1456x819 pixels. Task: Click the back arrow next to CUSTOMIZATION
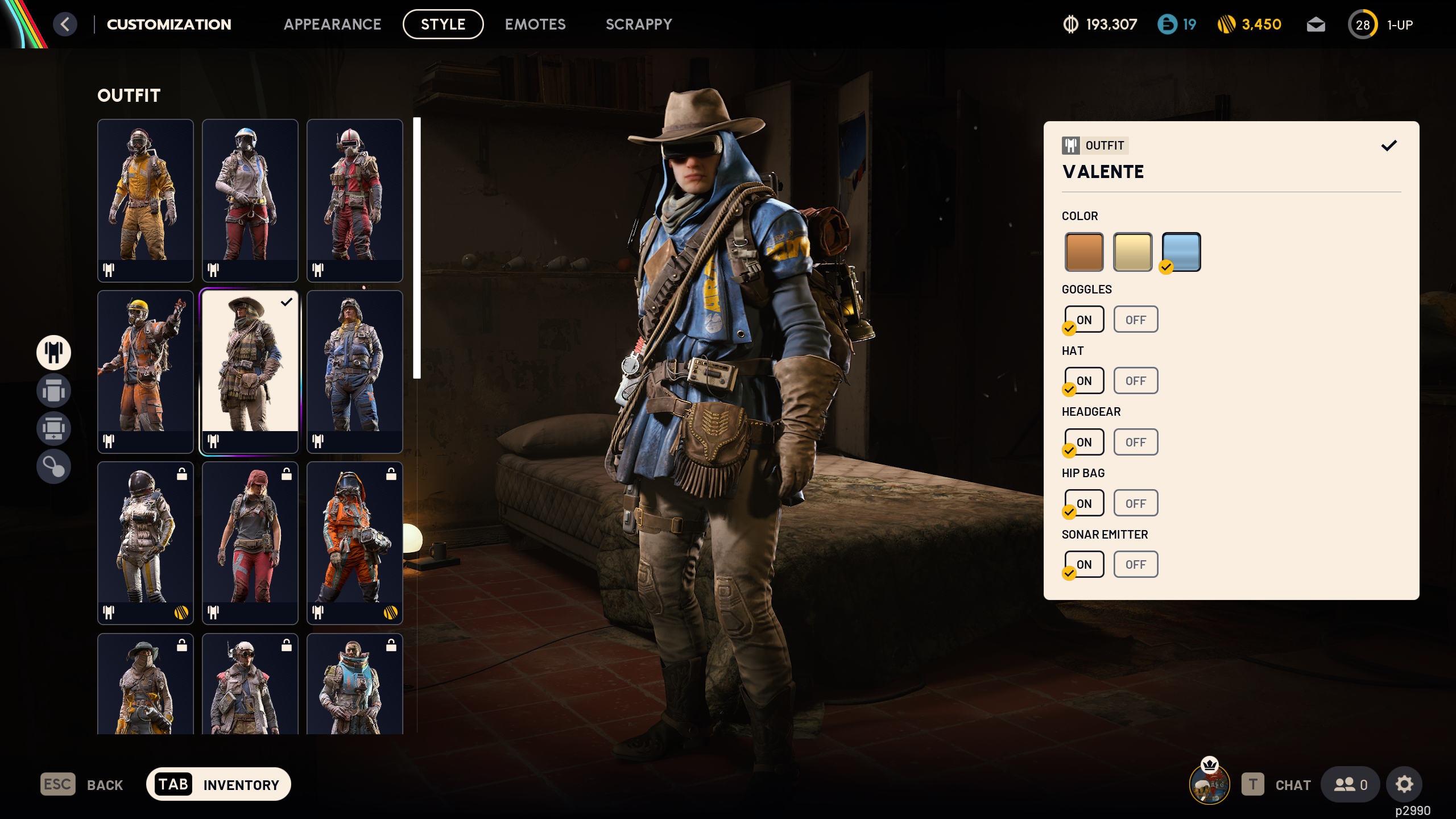click(65, 24)
